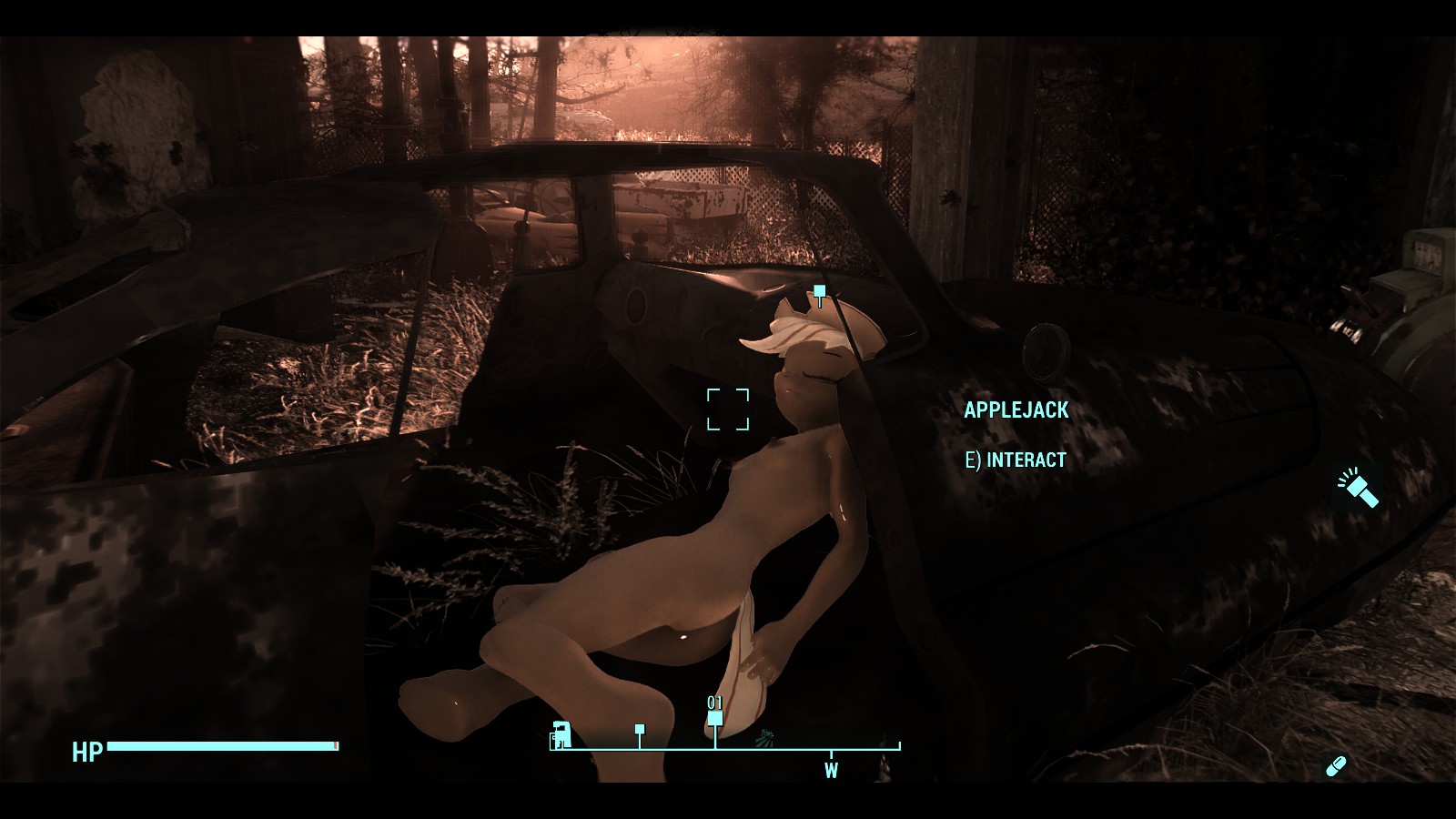This screenshot has width=1456, height=819.
Task: Click the compass marker labeled 01
Action: [715, 719]
